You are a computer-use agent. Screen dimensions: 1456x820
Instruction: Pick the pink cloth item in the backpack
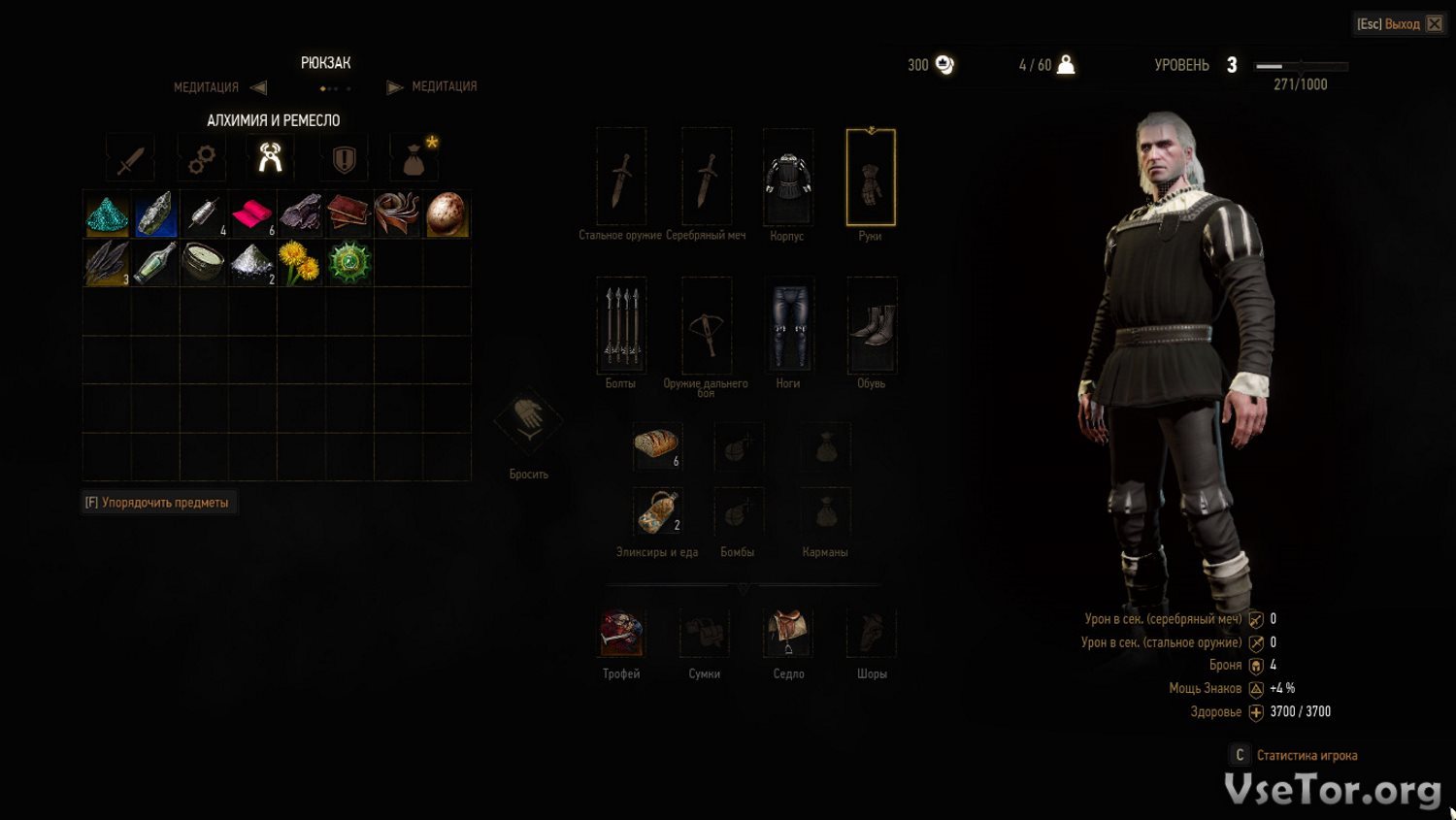point(251,214)
